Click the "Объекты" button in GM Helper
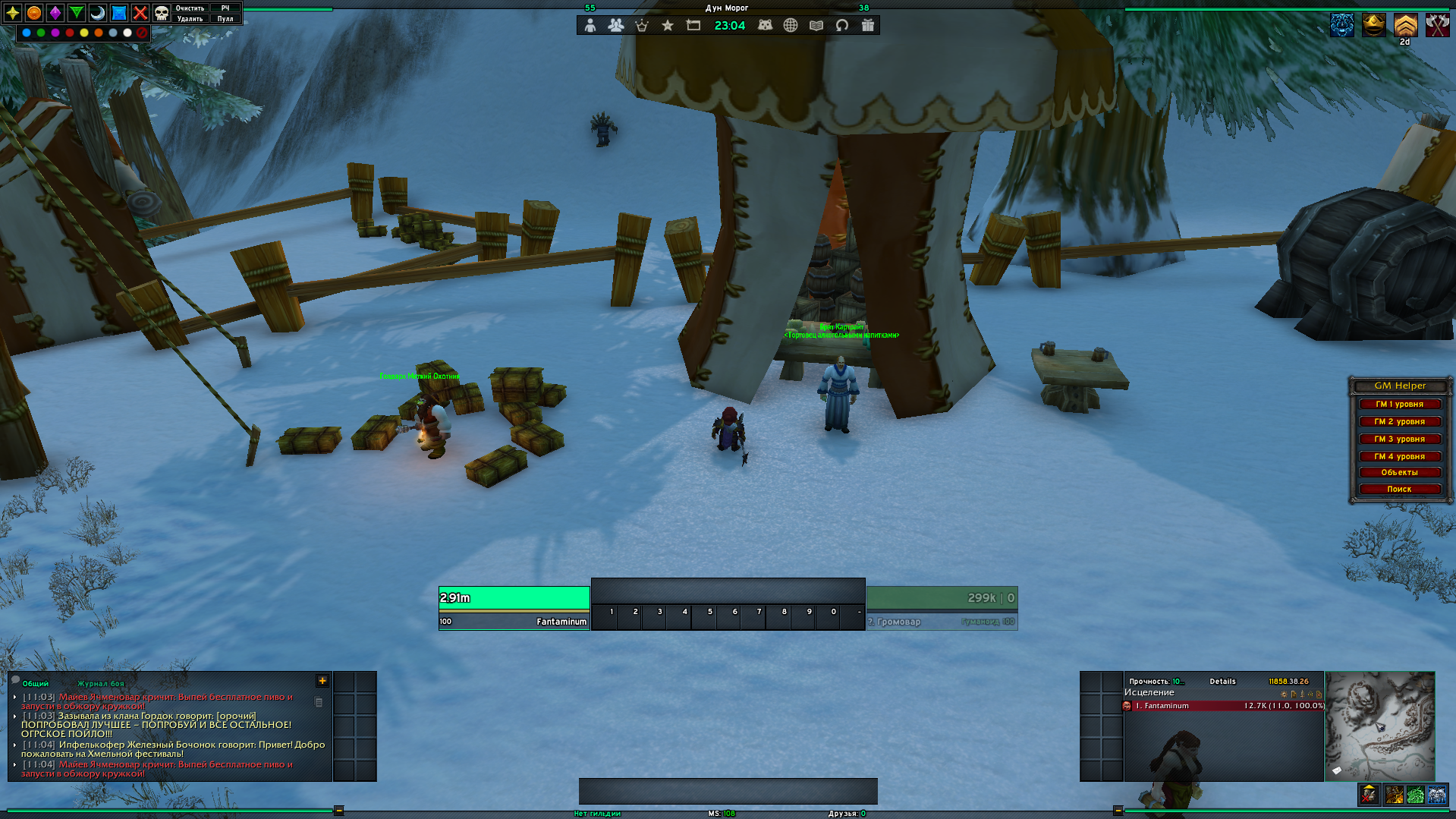 [x=1399, y=472]
